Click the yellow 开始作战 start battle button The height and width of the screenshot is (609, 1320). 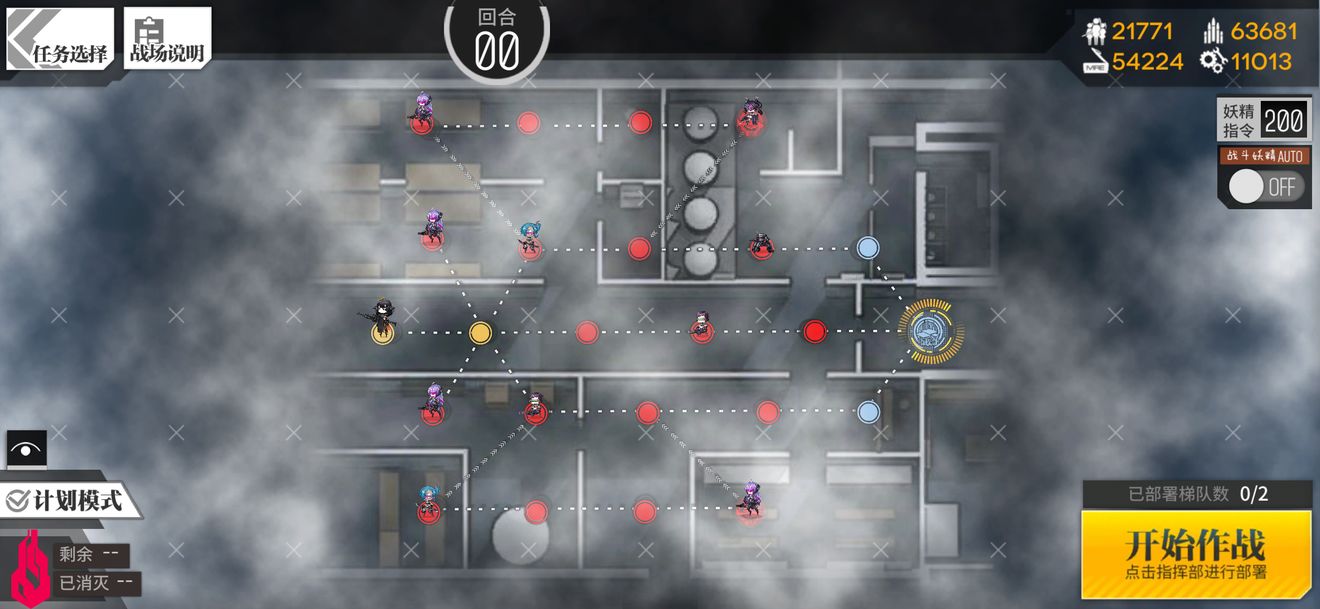pyautogui.click(x=1196, y=552)
